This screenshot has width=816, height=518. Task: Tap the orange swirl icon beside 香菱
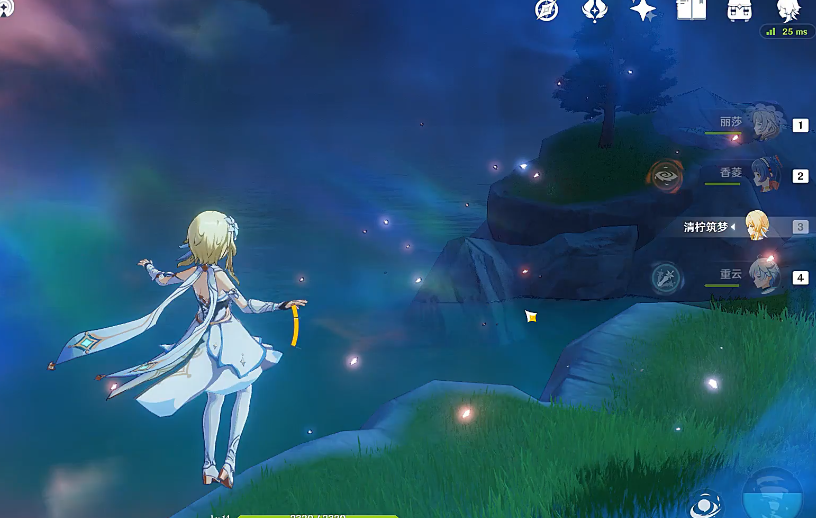665,175
